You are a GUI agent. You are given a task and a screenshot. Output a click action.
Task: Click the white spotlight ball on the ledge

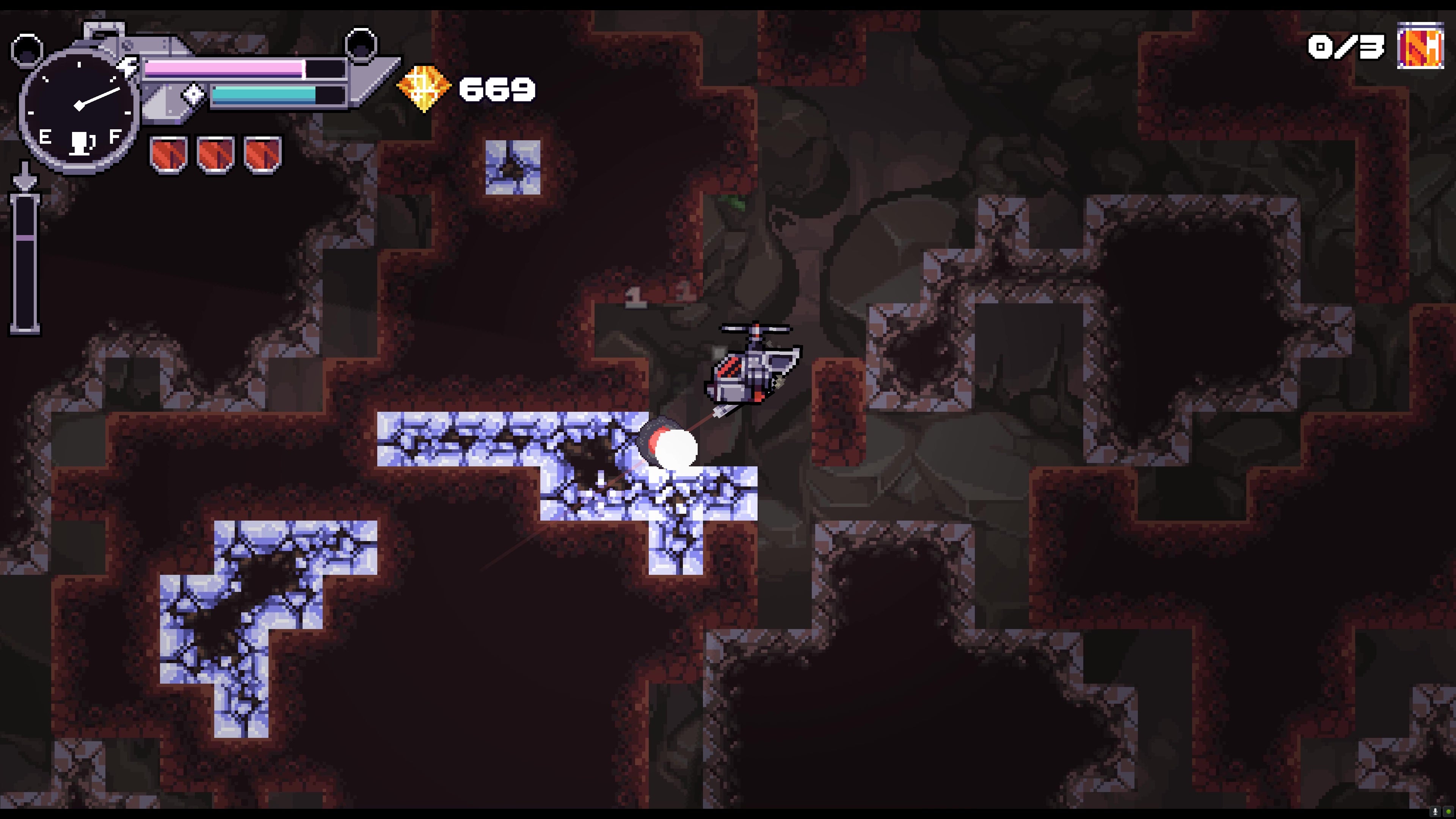tap(676, 448)
